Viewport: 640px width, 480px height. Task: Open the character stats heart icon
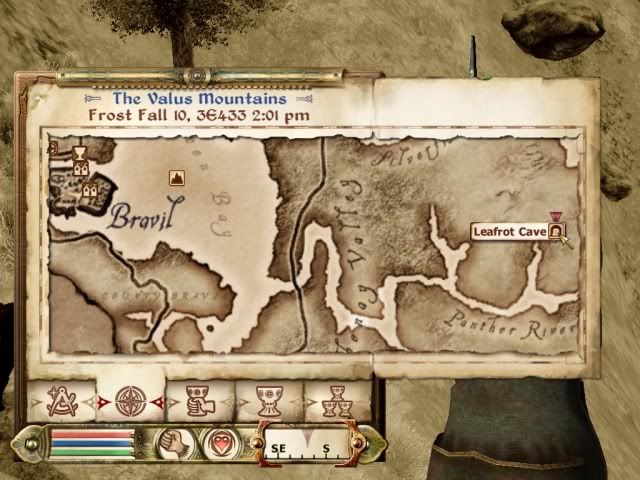coord(218,442)
